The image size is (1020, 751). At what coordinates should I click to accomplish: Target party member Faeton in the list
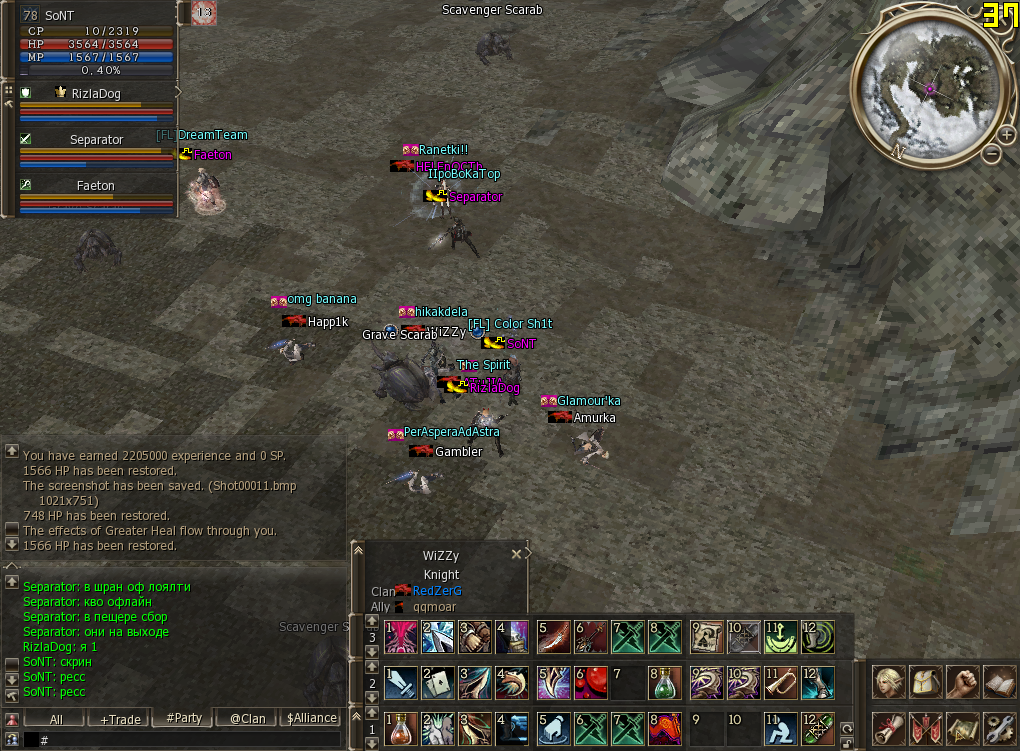pyautogui.click(x=97, y=186)
